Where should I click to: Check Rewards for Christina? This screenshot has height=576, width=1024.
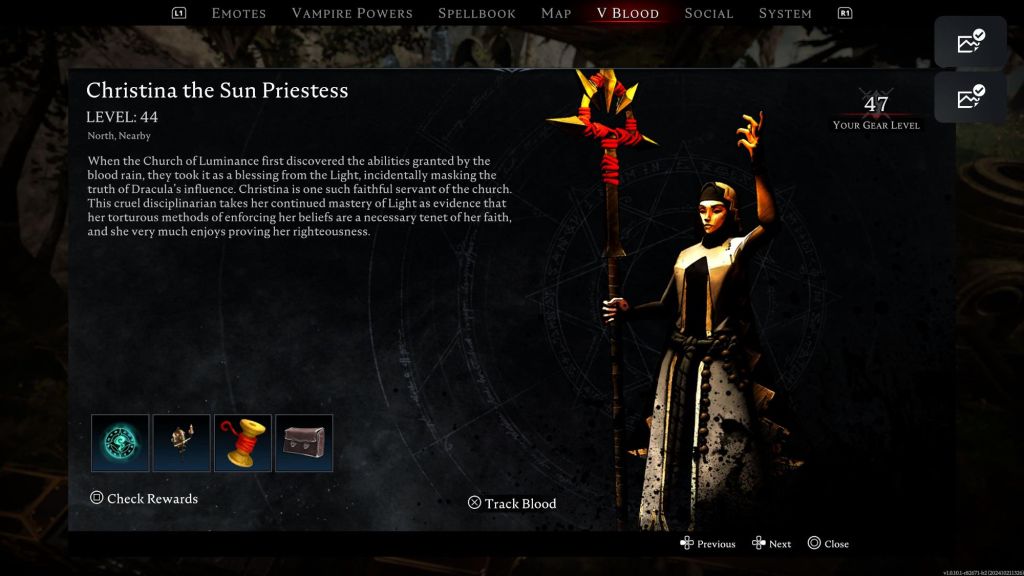click(144, 498)
